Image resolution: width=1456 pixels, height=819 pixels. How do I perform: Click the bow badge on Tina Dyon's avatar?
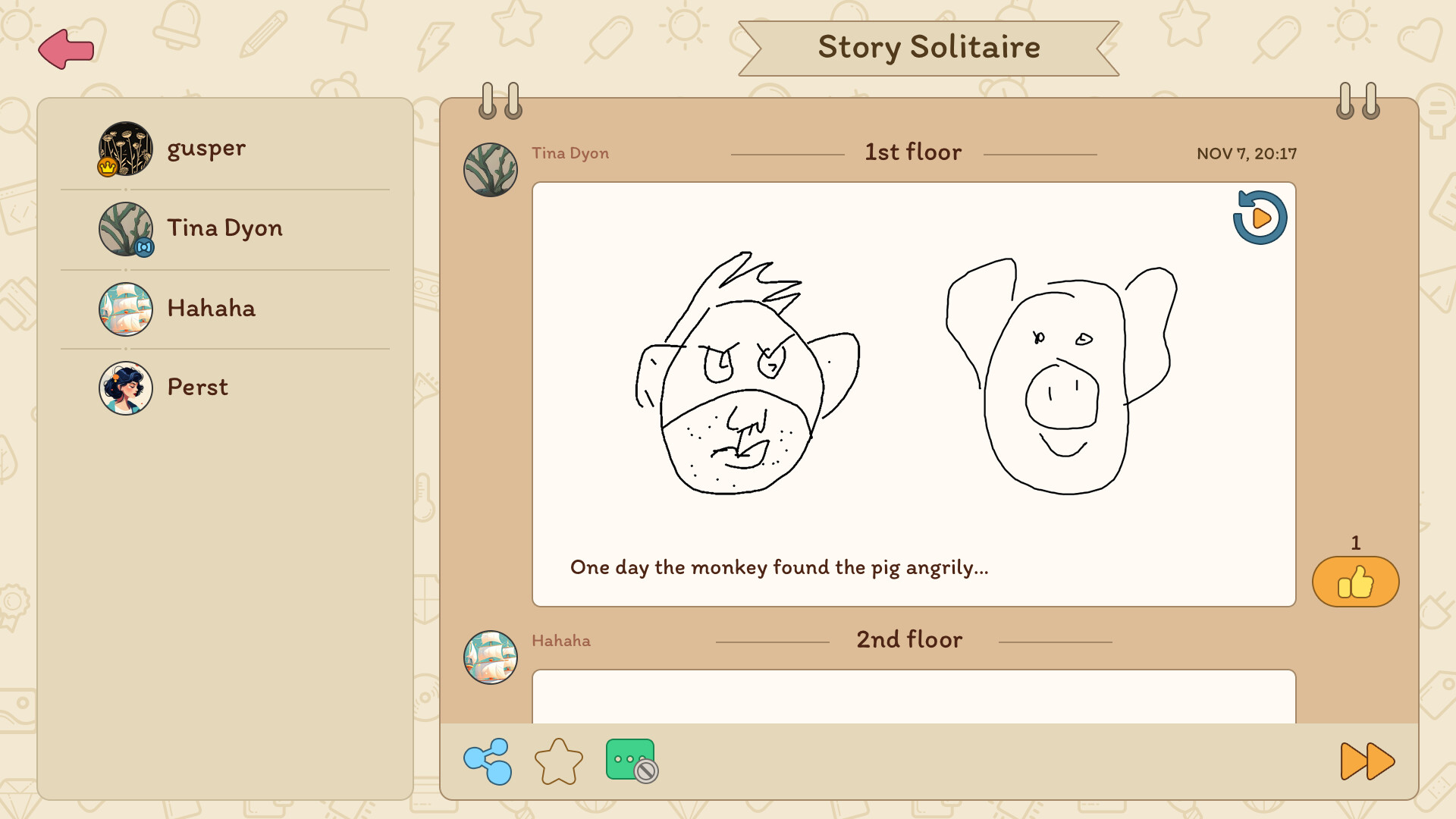[144, 248]
